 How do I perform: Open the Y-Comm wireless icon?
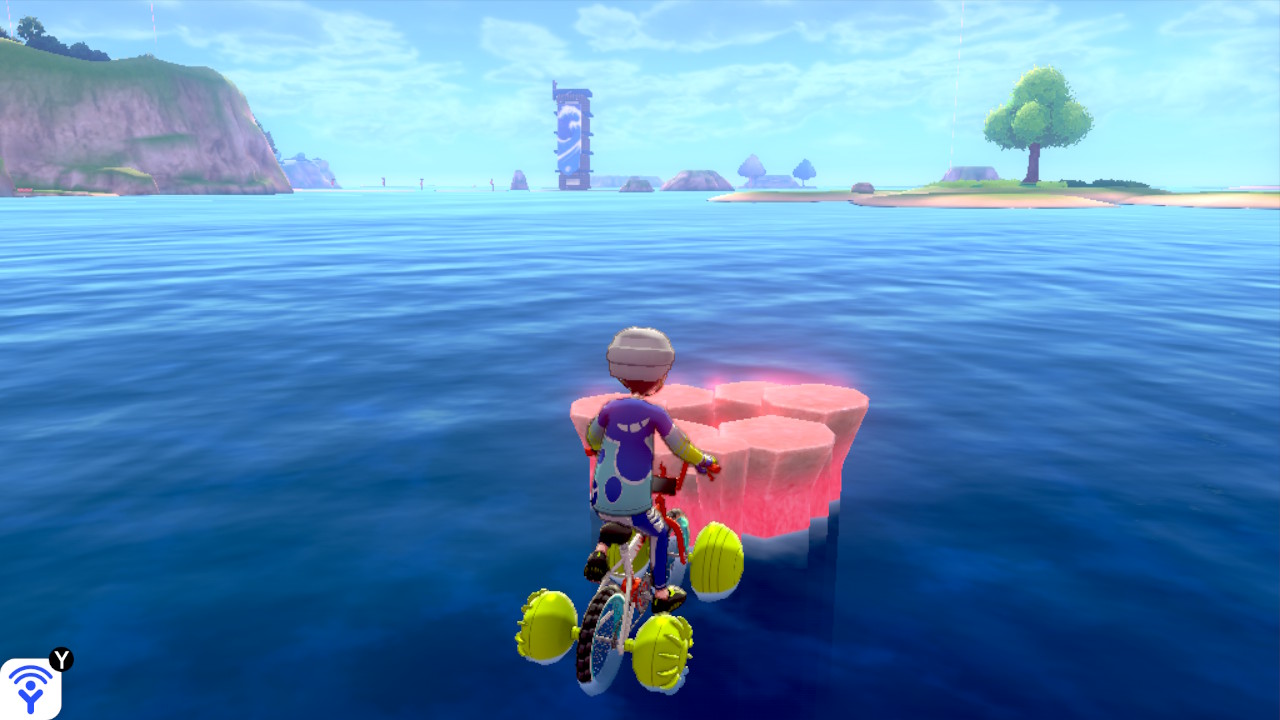31,688
